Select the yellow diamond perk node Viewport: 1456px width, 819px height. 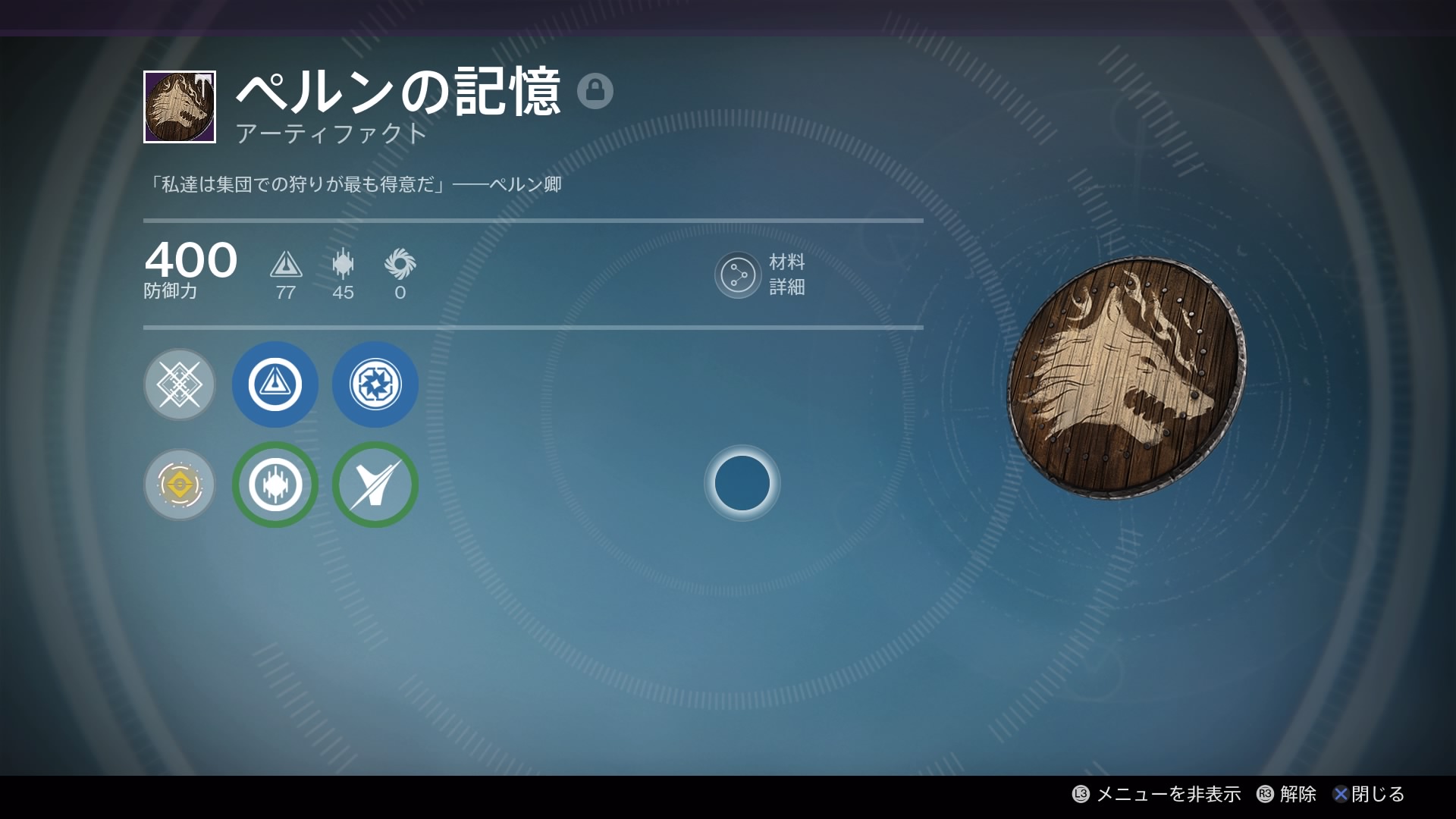(x=180, y=485)
